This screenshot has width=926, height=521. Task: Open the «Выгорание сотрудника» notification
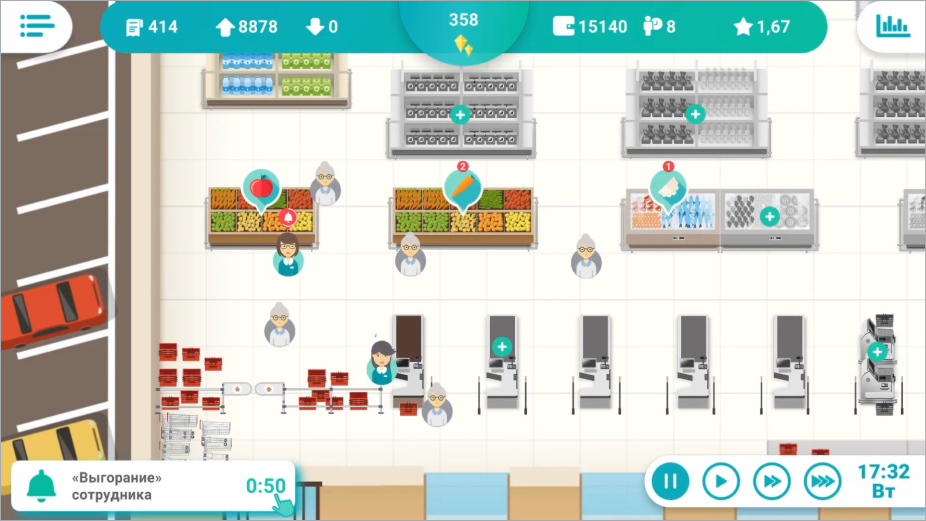150,486
